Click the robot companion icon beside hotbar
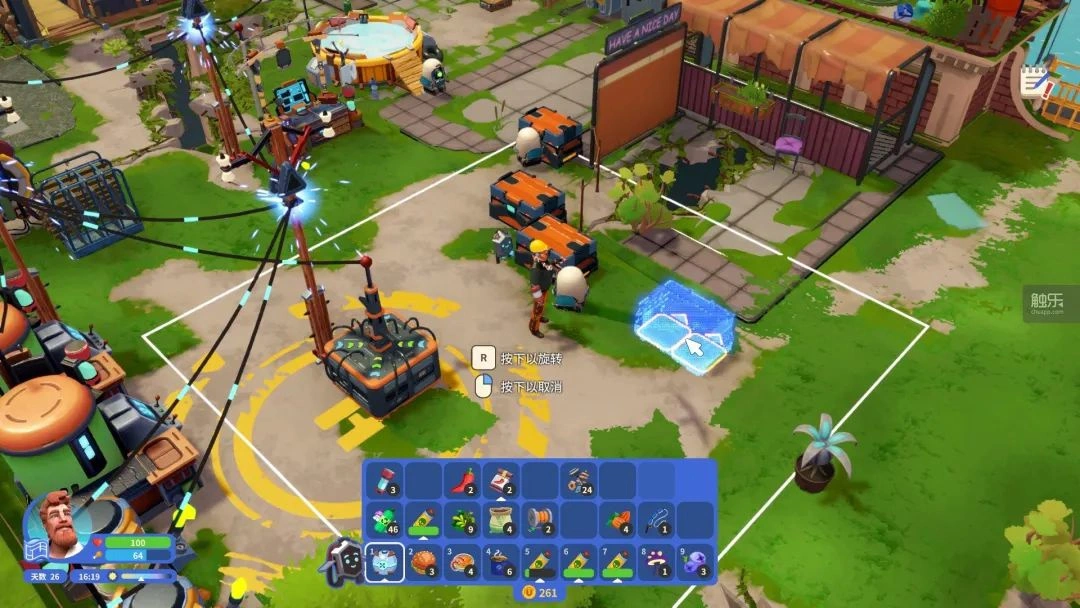Image resolution: width=1080 pixels, height=608 pixels. coord(341,562)
